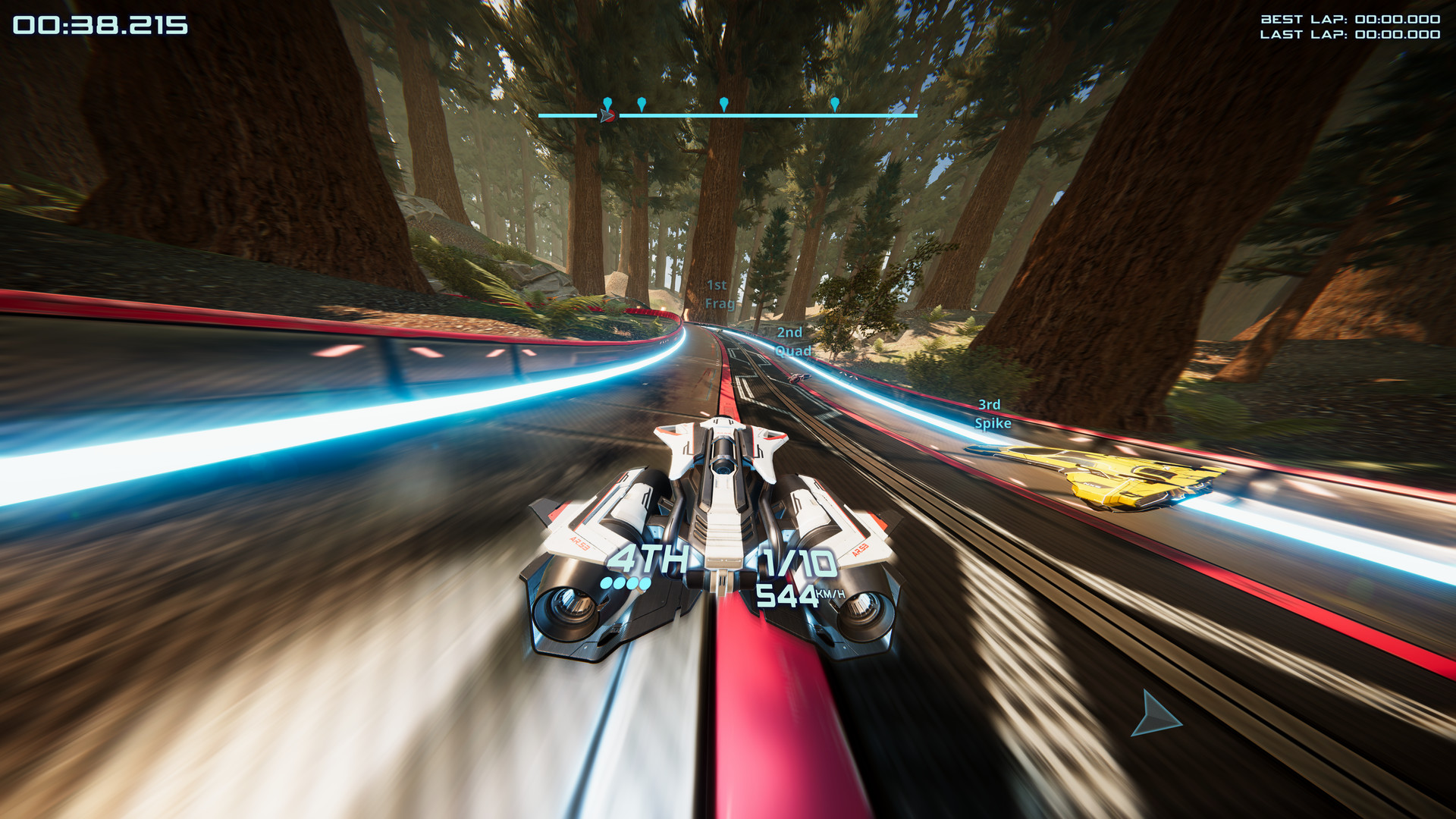Viewport: 1456px width, 819px height.
Task: Enable the second boost charge indicator
Action: coord(618,583)
